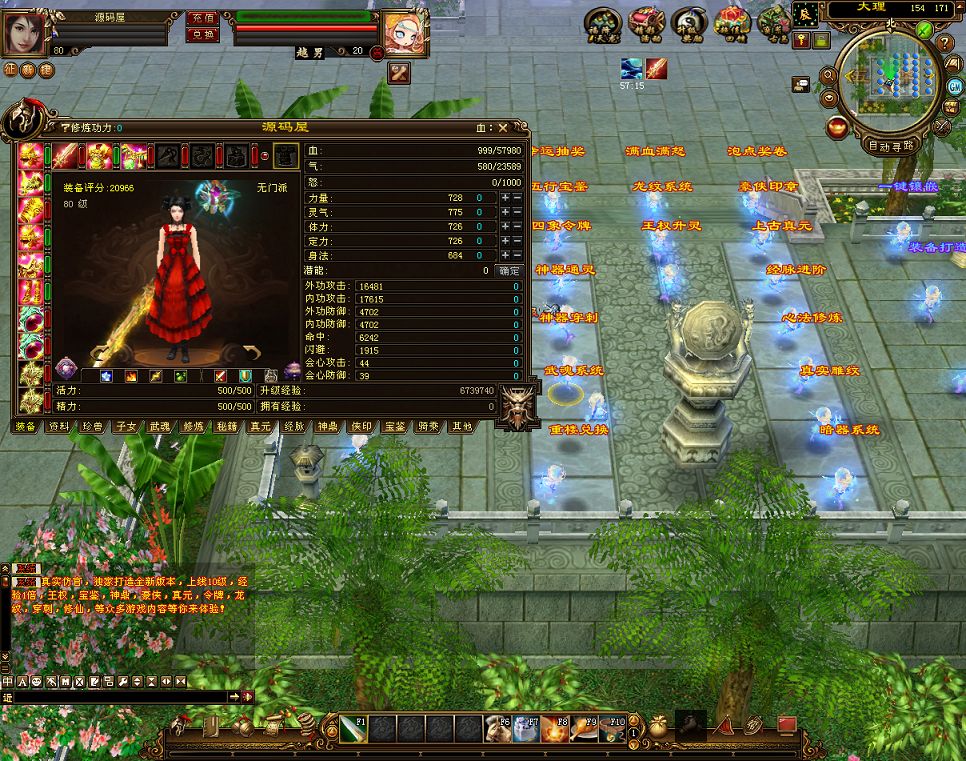Screen dimensions: 966x761
Task: Select the 武魂 tab
Action: coord(160,426)
